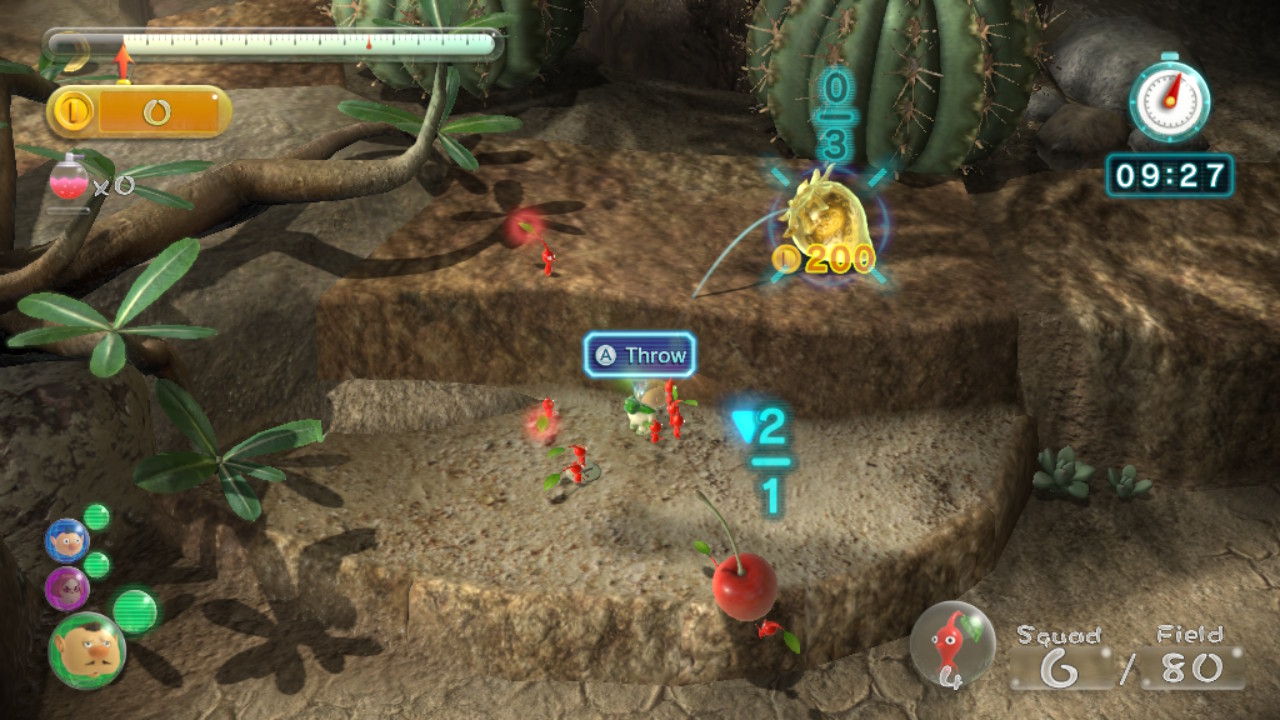Select Brittany's pink leader portrait

pos(67,589)
